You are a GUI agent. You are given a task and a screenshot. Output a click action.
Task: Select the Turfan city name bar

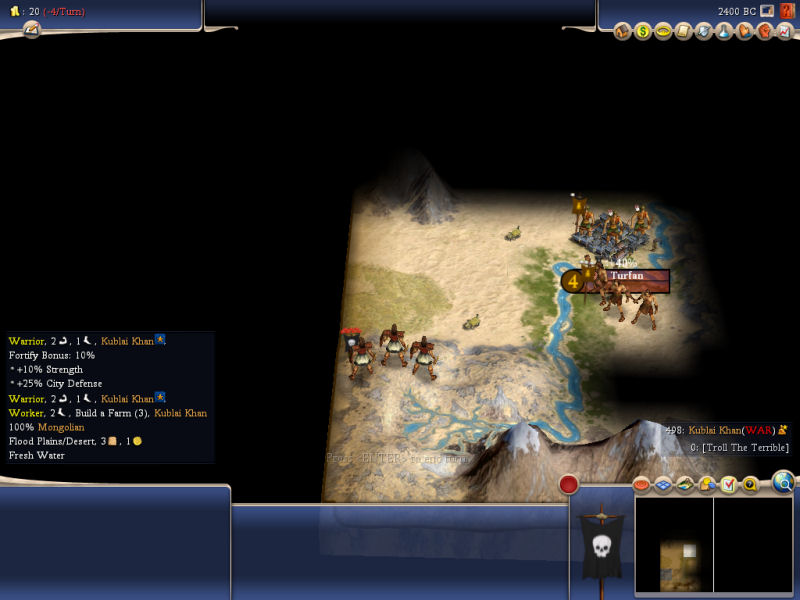click(x=627, y=276)
